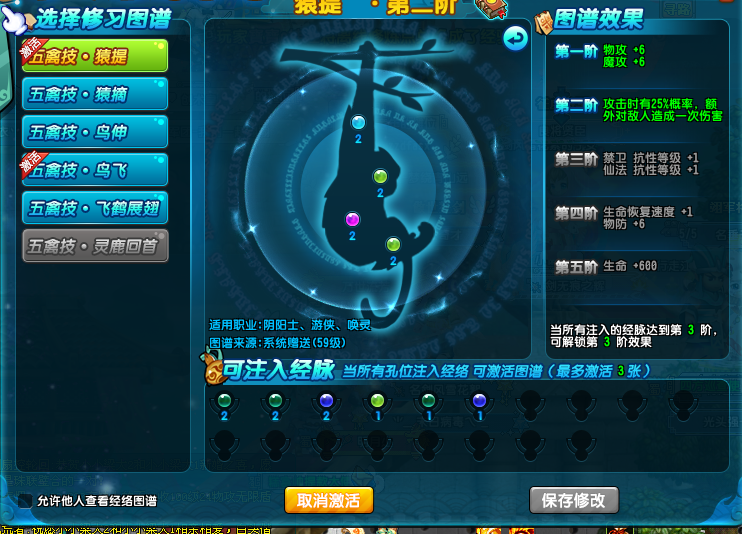Switch to the 五禽技·飞鹤展翅 diagram

(94, 208)
